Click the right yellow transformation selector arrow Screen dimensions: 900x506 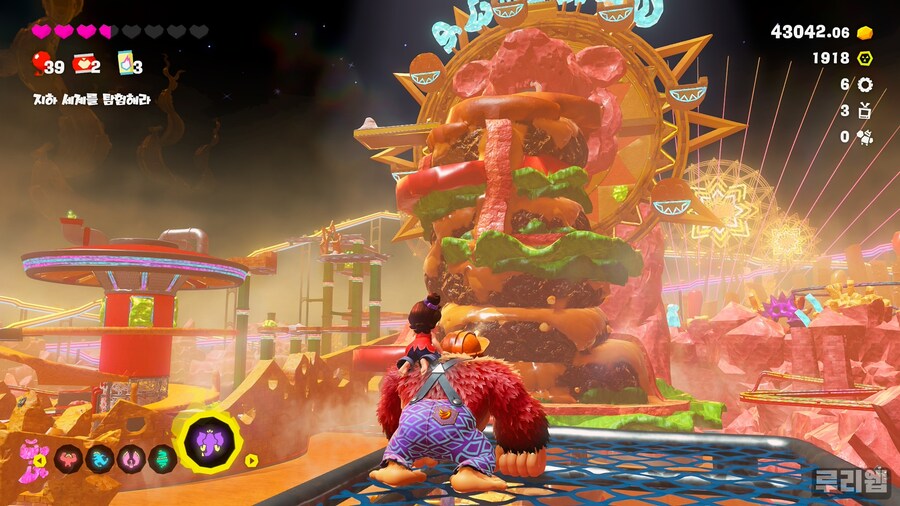tap(251, 460)
